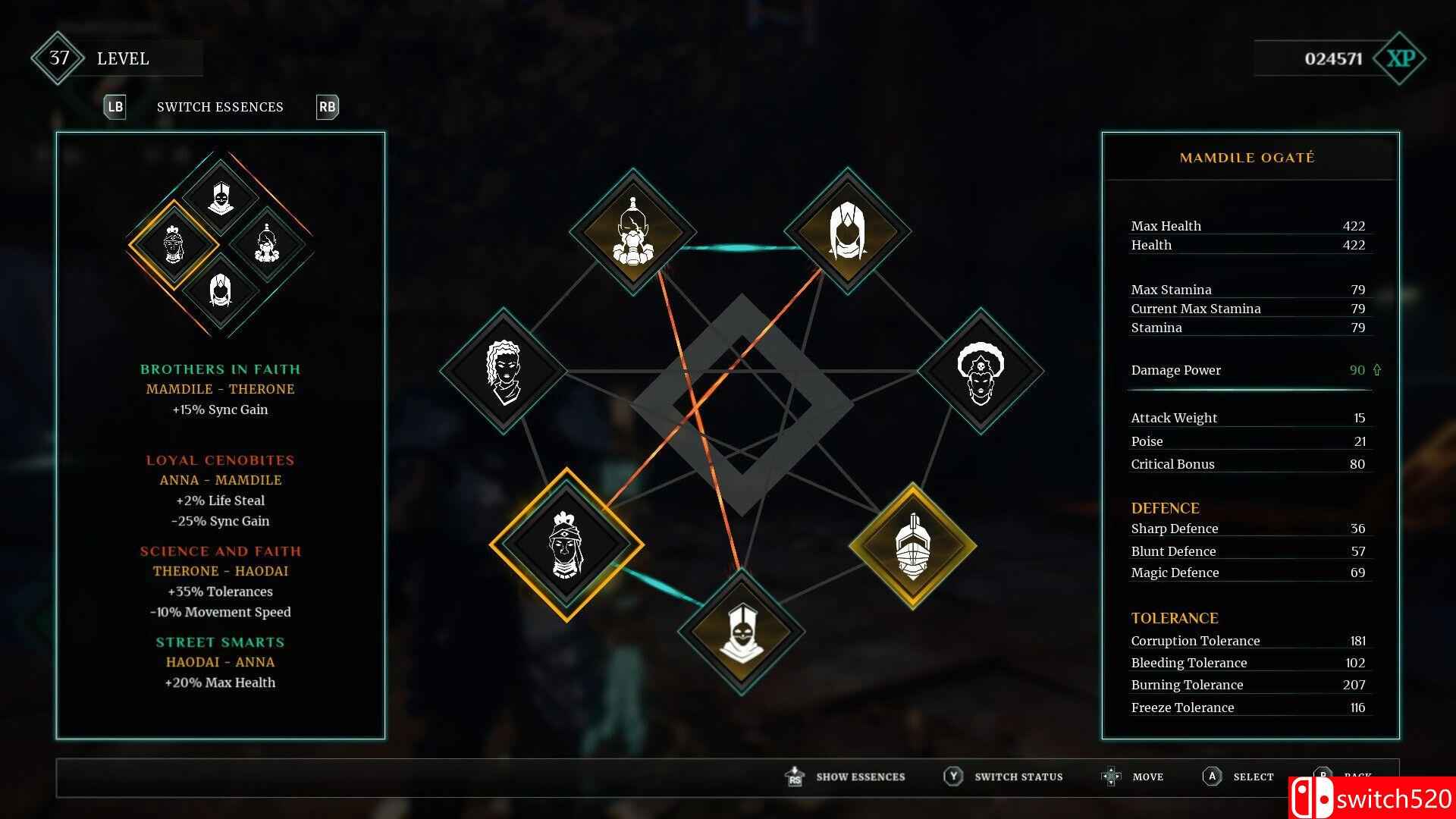Select the masked hooded essence in the web
Viewport: 1456px width, 819px height.
[741, 632]
